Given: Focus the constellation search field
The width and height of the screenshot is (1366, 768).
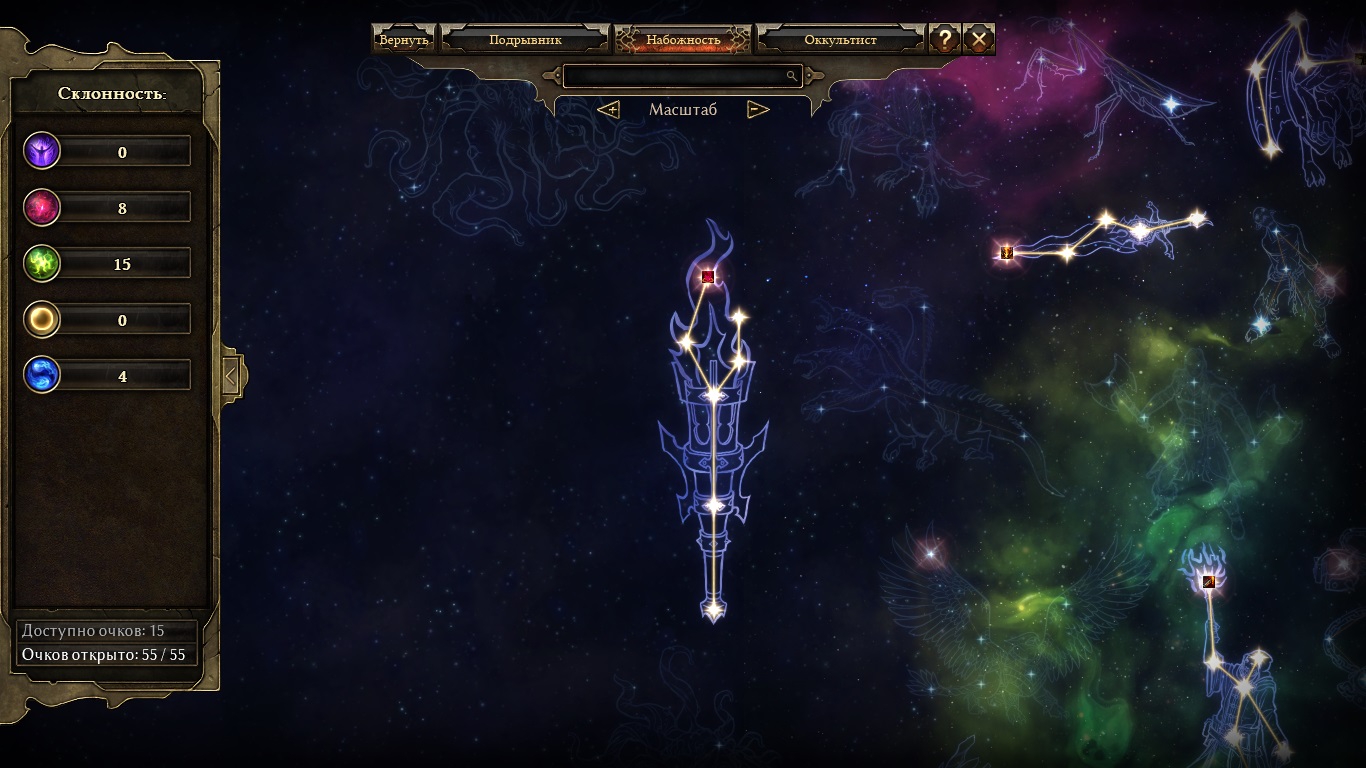Looking at the screenshot, I should tap(675, 76).
